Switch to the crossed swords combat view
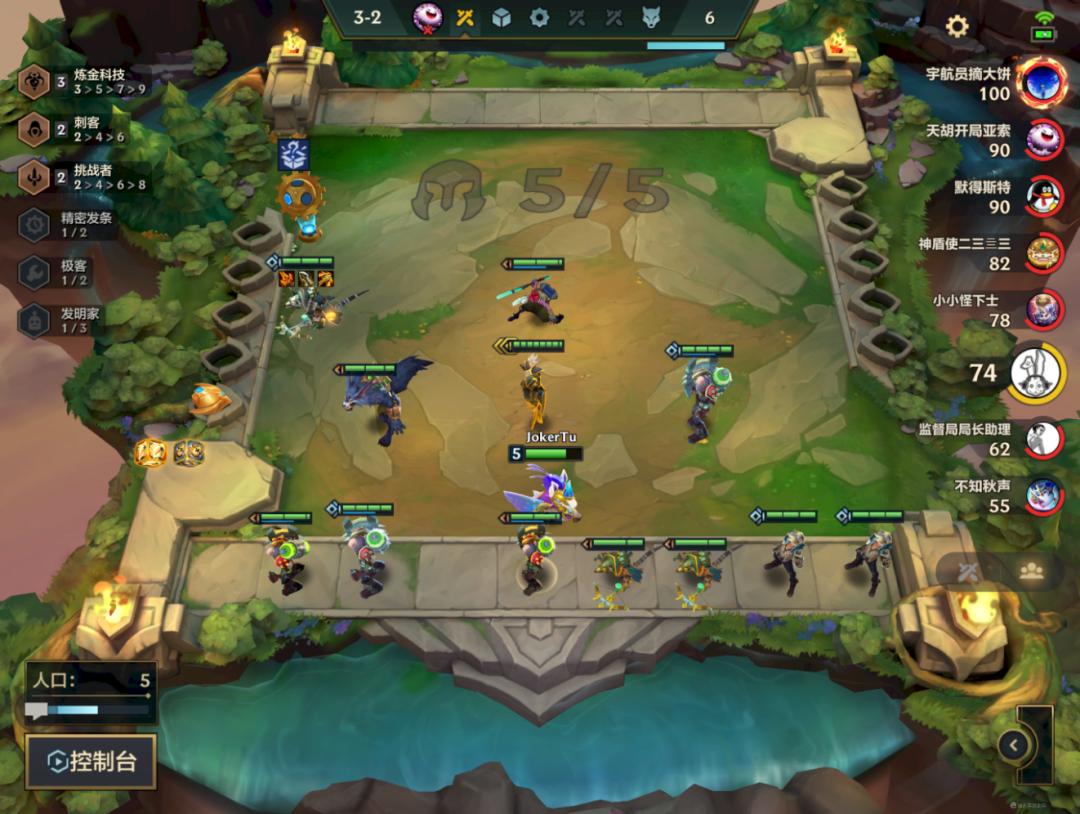Image resolution: width=1080 pixels, height=814 pixels. pyautogui.click(x=967, y=571)
